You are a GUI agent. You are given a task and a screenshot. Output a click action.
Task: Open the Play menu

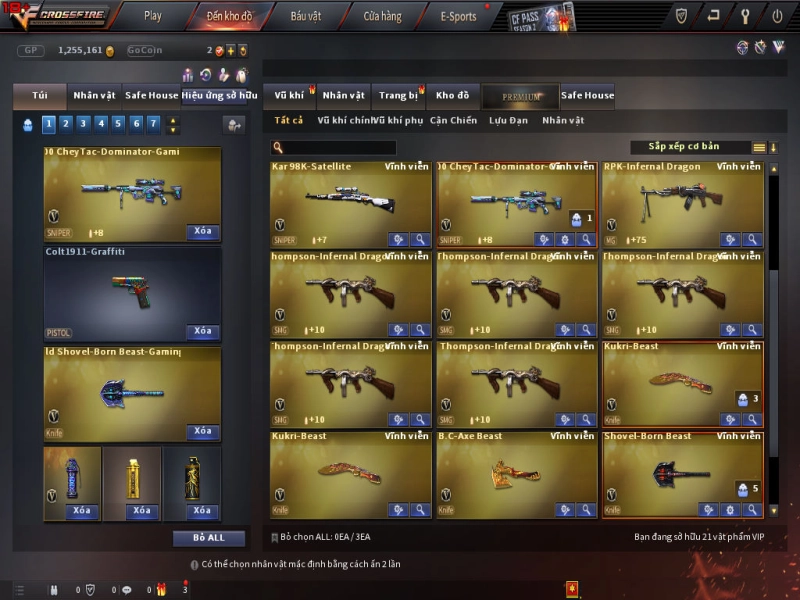152,16
